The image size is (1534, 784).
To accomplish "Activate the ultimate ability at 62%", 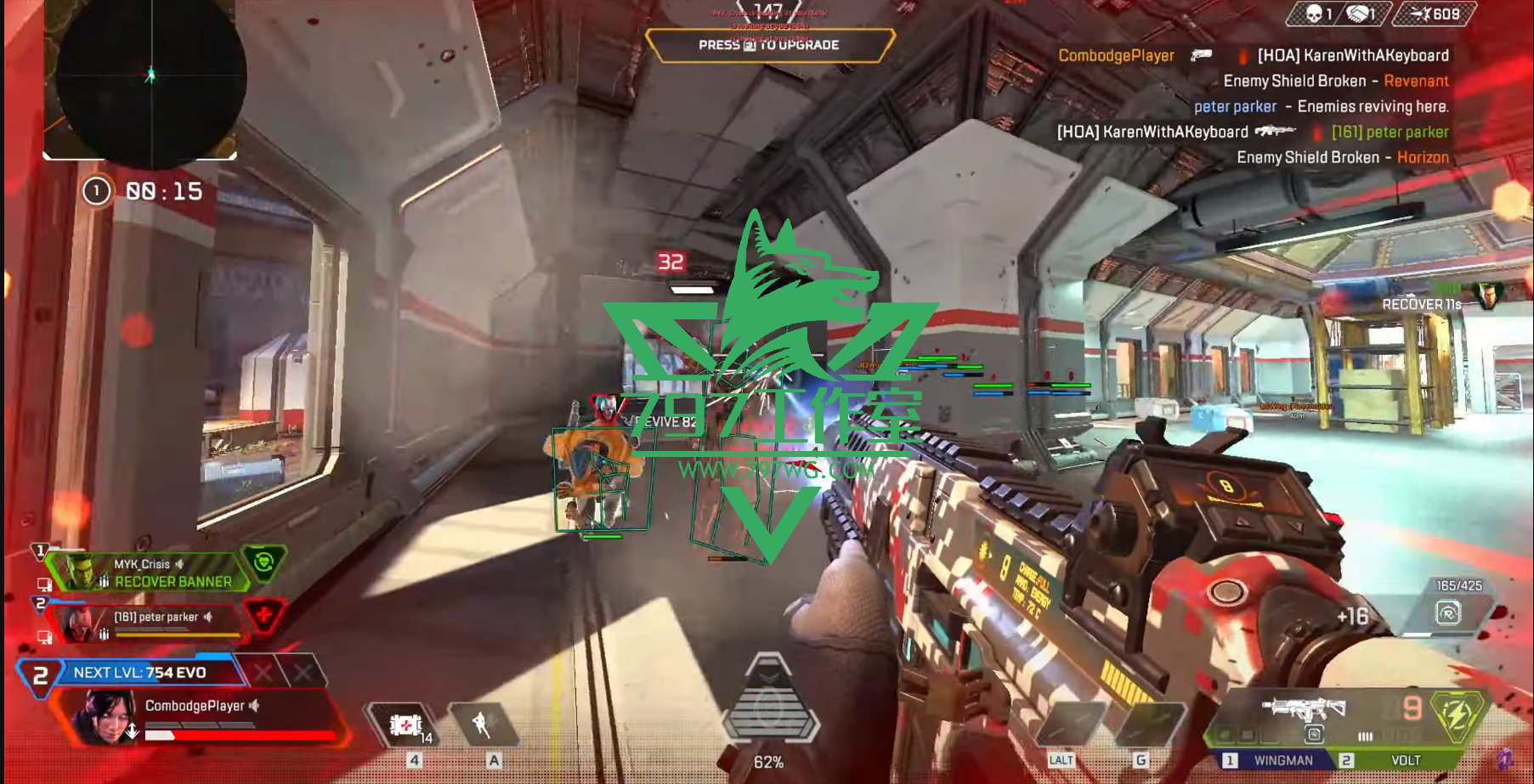I will point(768,705).
